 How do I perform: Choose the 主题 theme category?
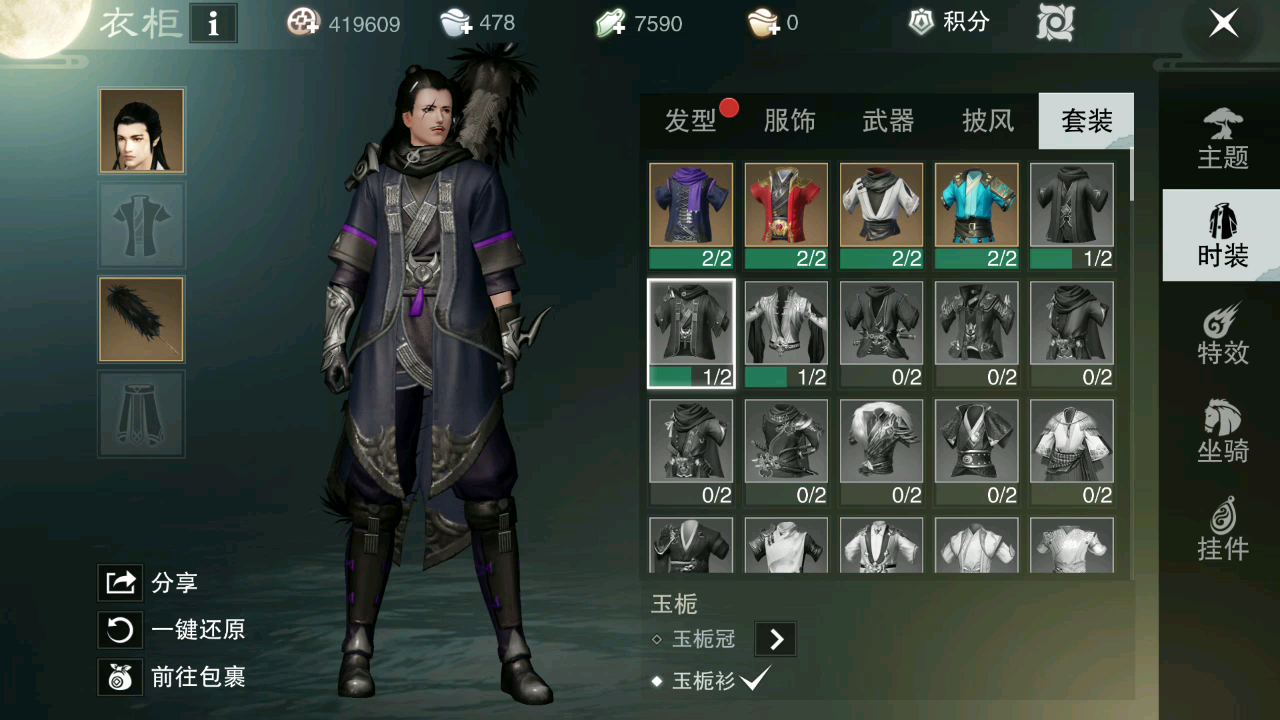pyautogui.click(x=1223, y=139)
